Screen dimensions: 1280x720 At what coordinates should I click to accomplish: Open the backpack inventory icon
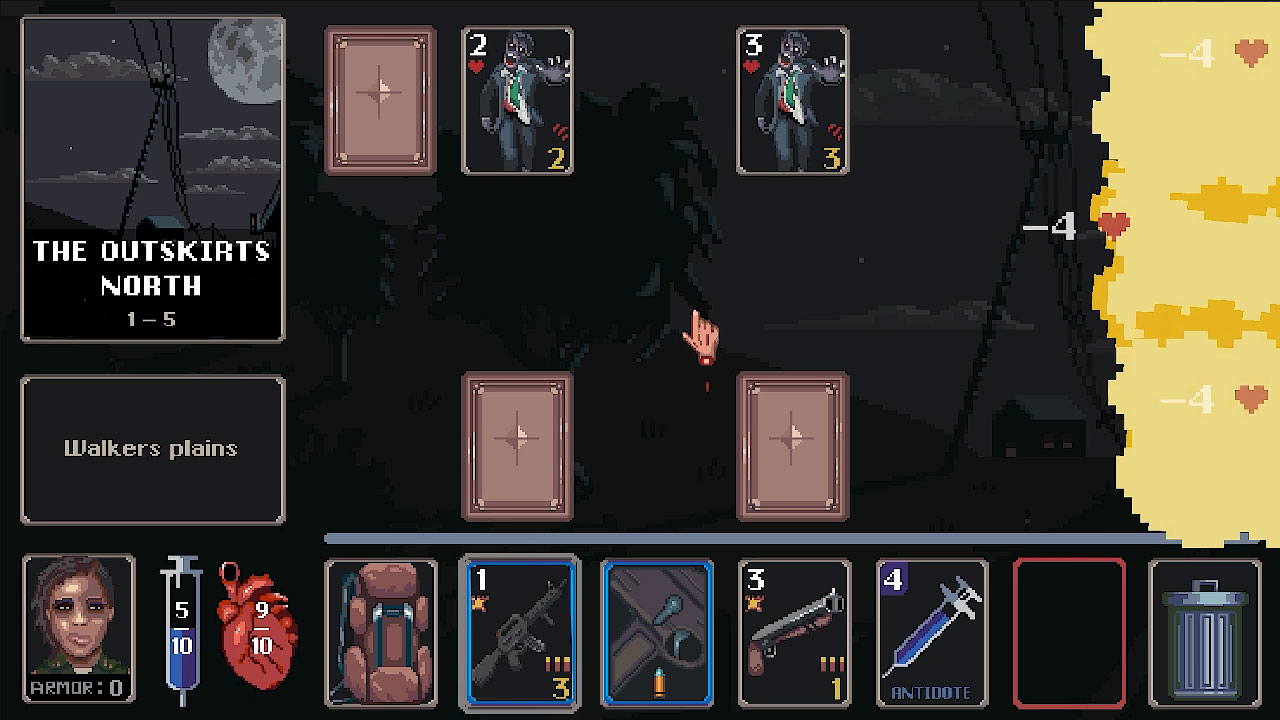click(x=381, y=632)
